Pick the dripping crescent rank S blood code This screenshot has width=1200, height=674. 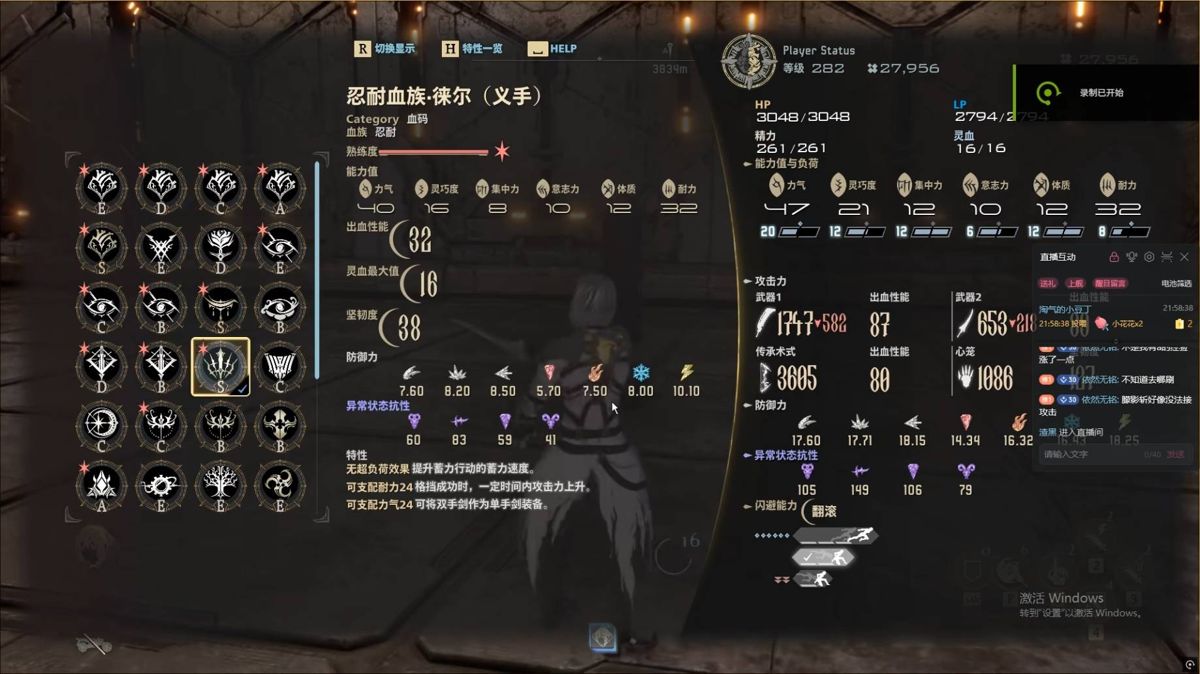point(220,306)
